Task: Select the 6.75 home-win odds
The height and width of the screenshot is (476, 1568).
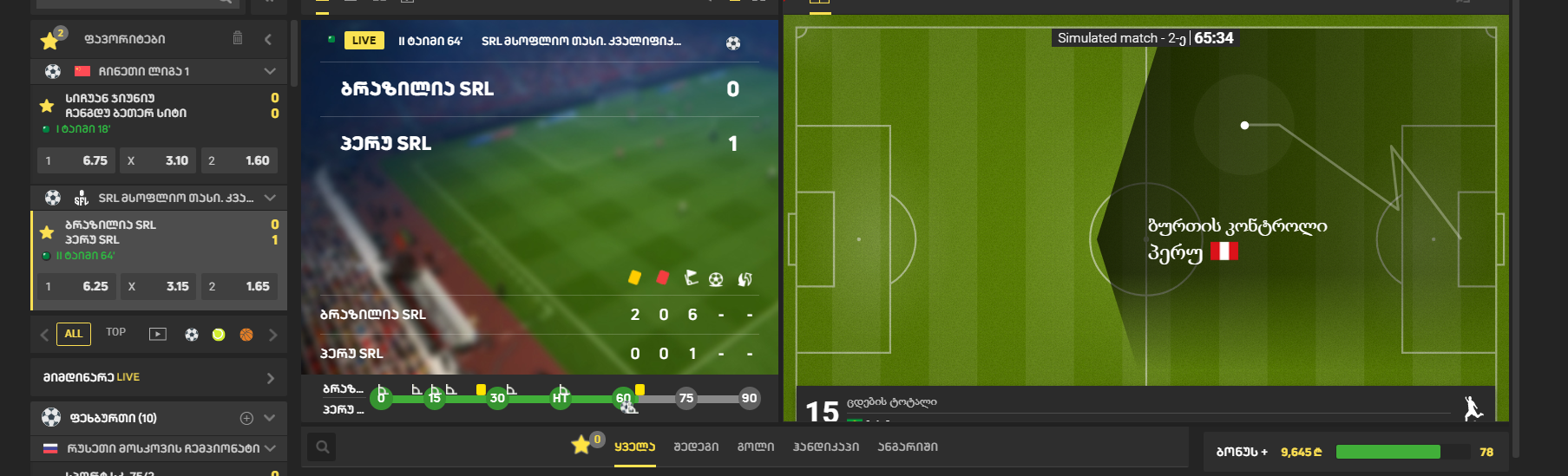Action: [76, 160]
